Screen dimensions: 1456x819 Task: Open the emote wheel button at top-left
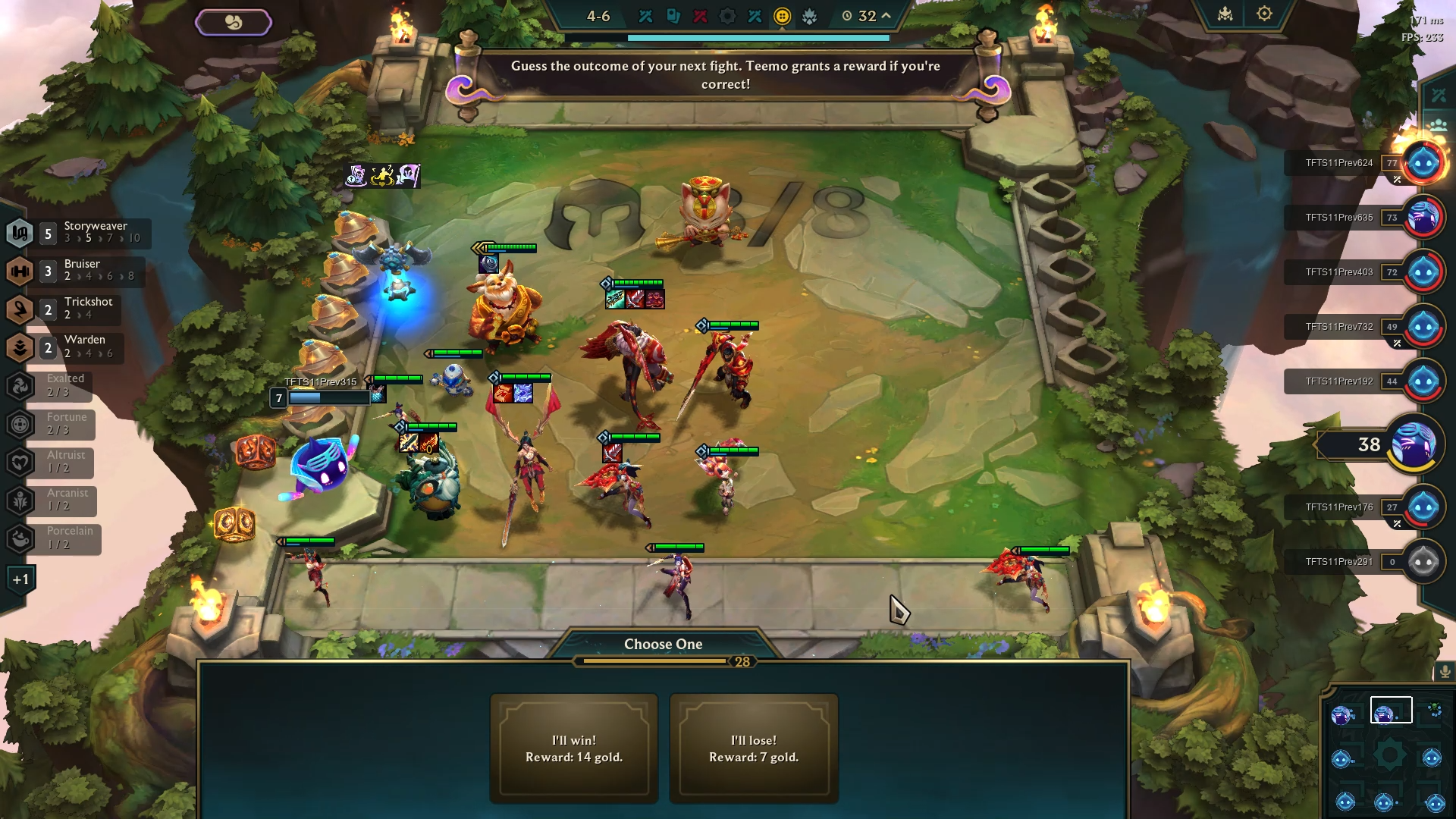233,22
